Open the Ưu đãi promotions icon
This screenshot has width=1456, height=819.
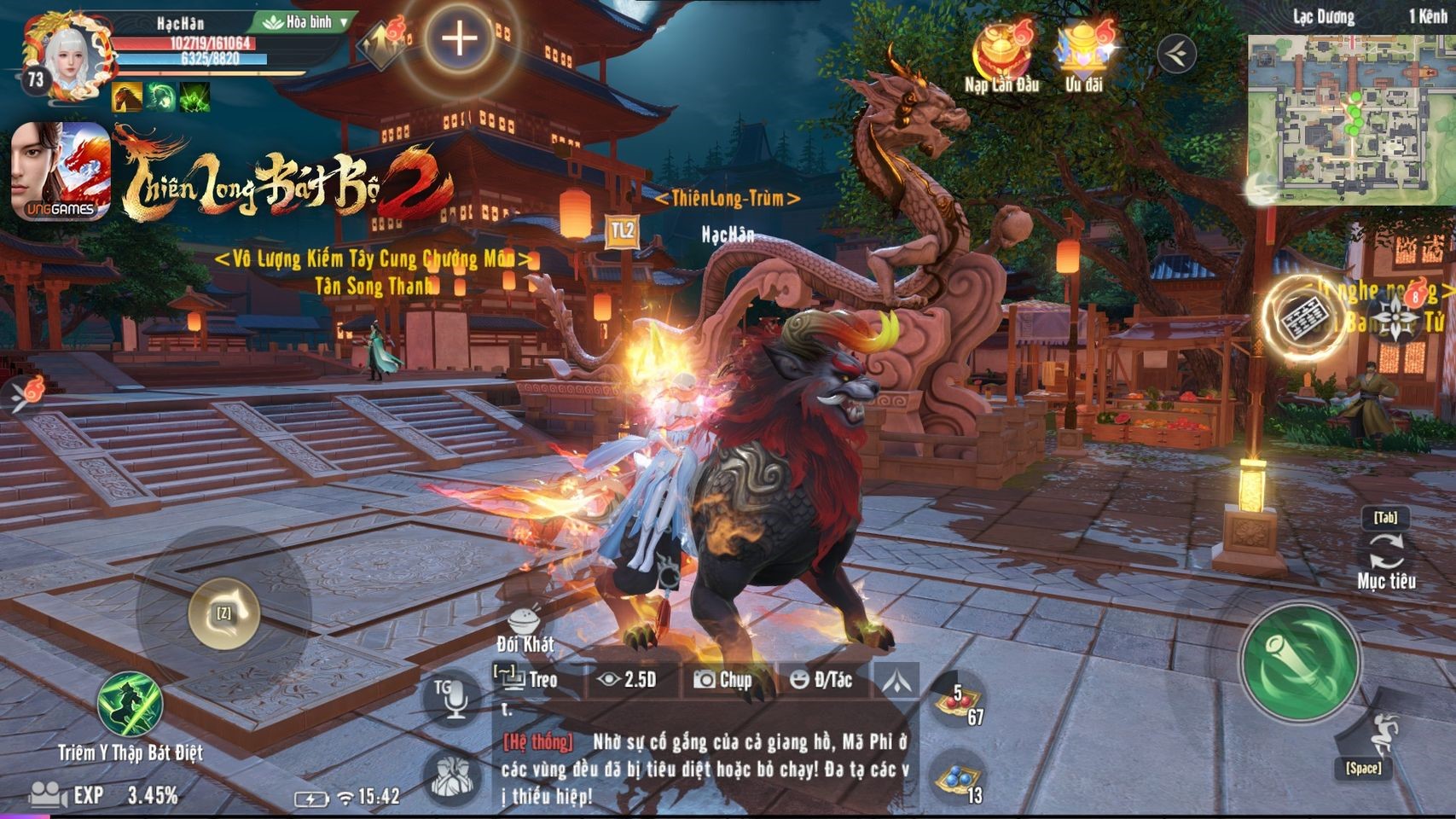tap(1083, 53)
